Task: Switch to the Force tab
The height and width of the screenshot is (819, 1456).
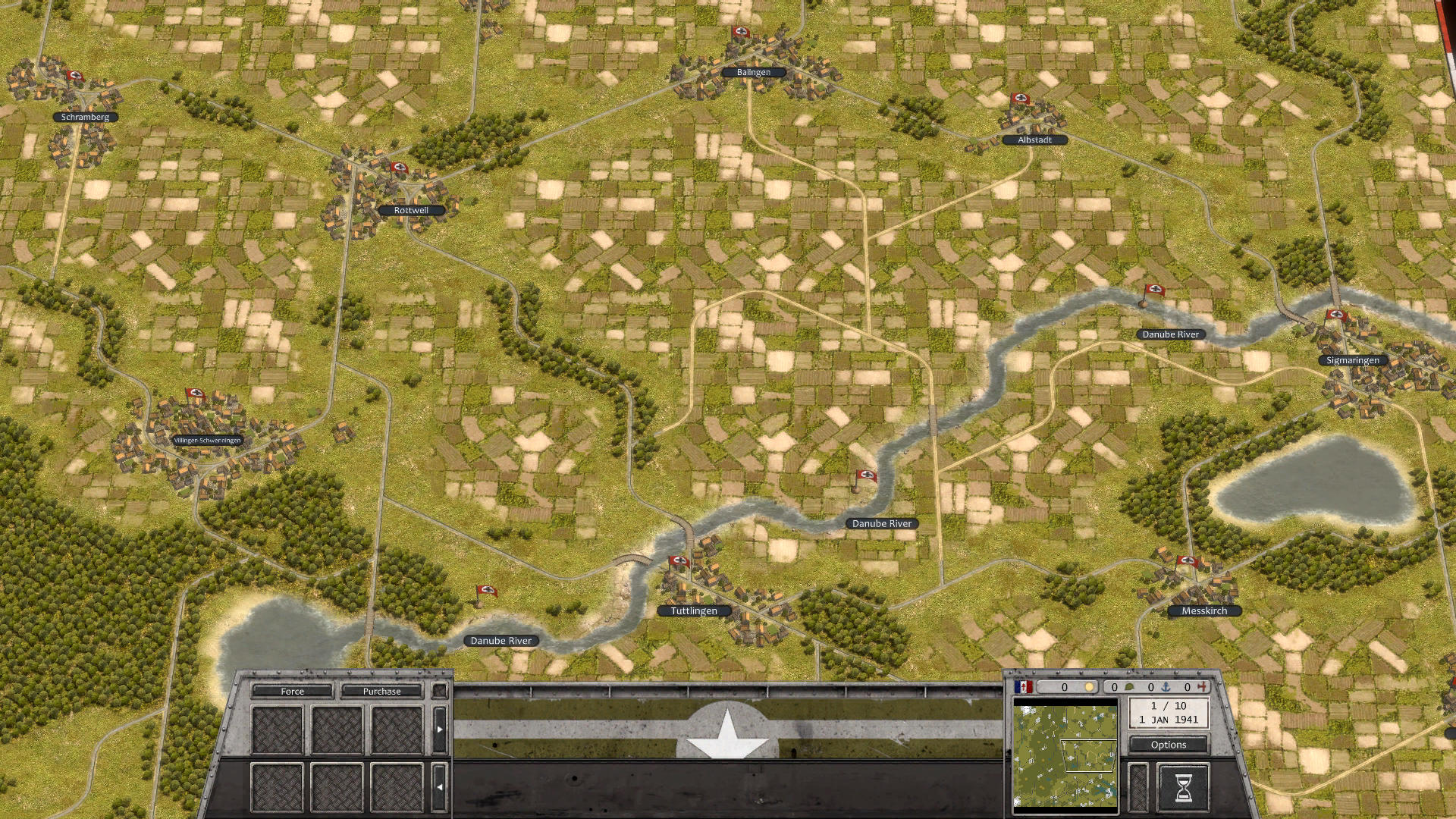Action: pos(293,692)
